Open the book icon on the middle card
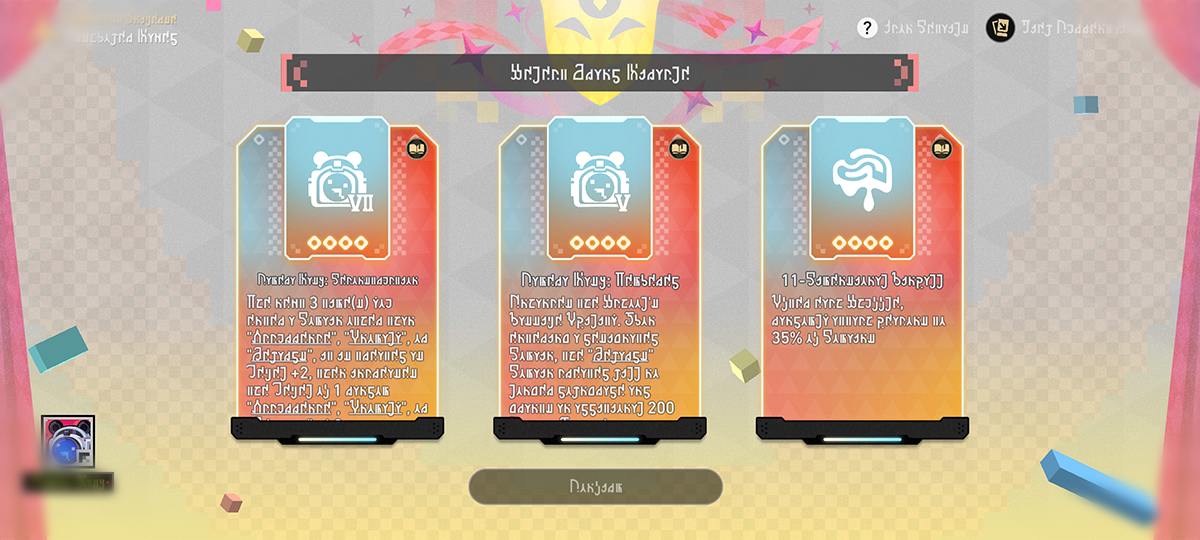This screenshot has width=1200, height=540. 679,148
